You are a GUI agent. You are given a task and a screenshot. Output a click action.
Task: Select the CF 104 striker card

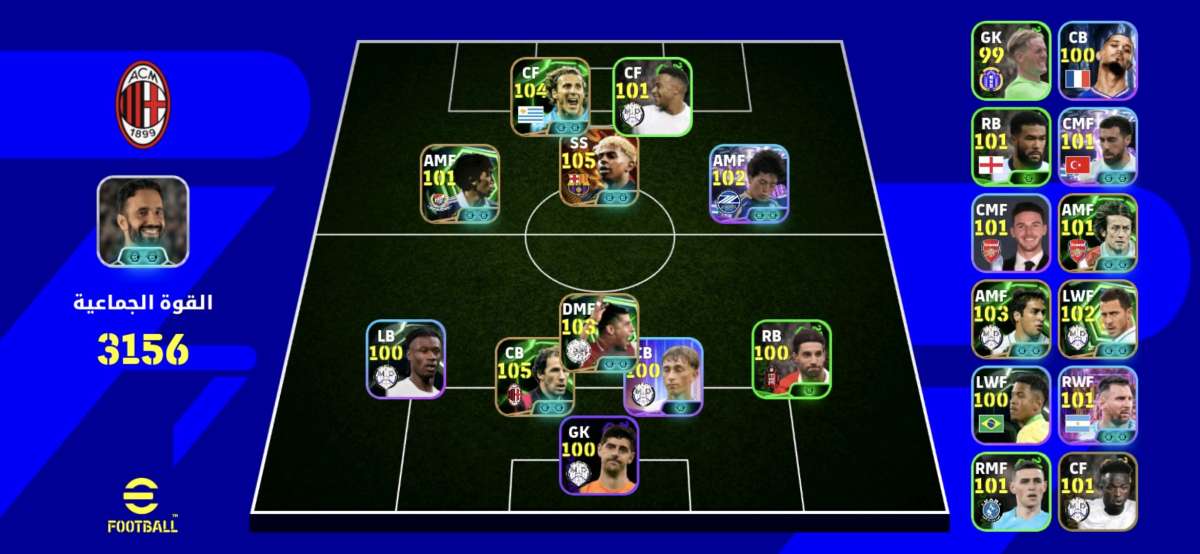coord(550,97)
